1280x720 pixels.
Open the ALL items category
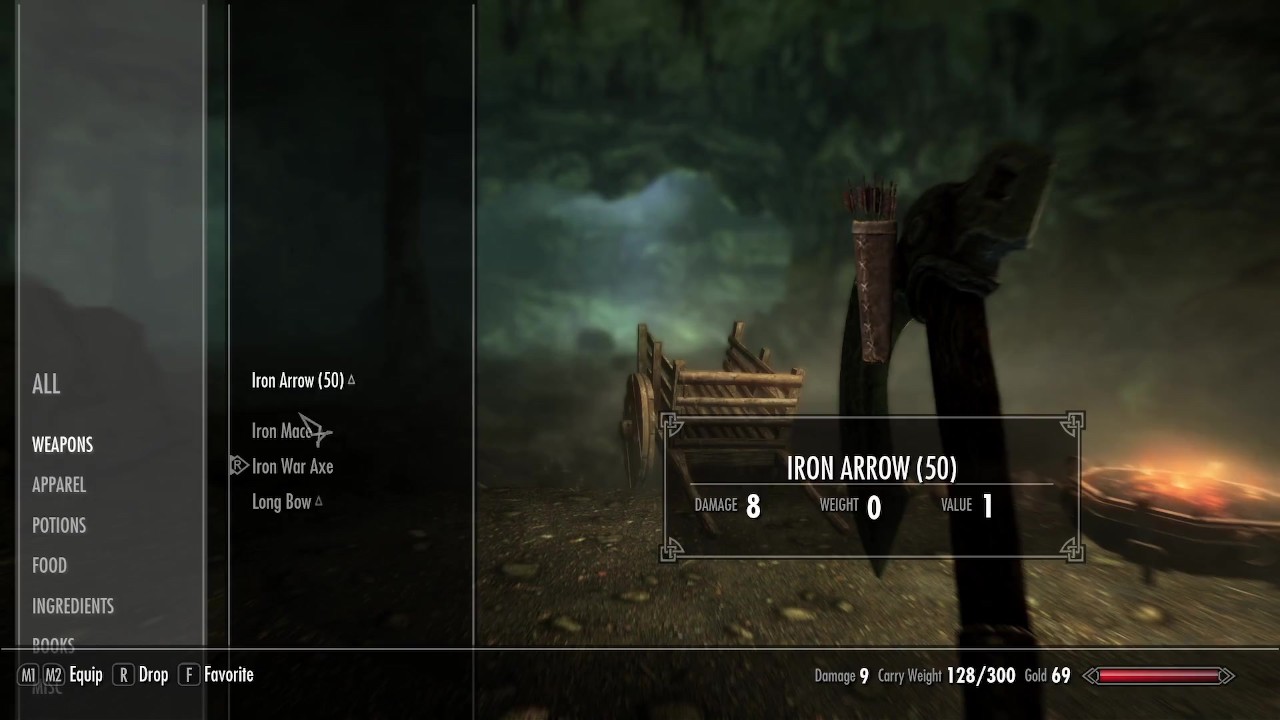tap(46, 384)
